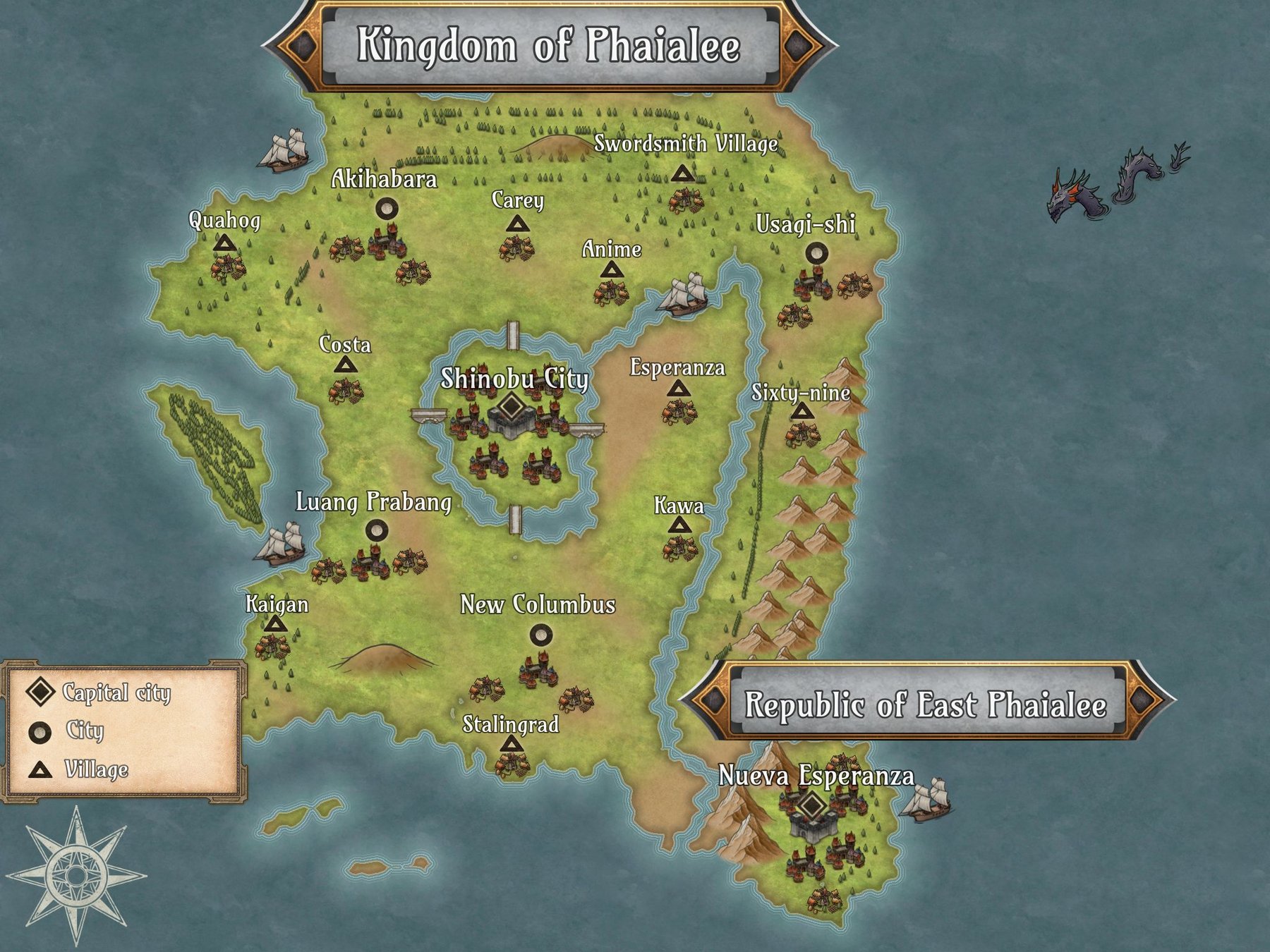Select the Stalingrad village marker
This screenshot has width=1270, height=952.
[511, 744]
